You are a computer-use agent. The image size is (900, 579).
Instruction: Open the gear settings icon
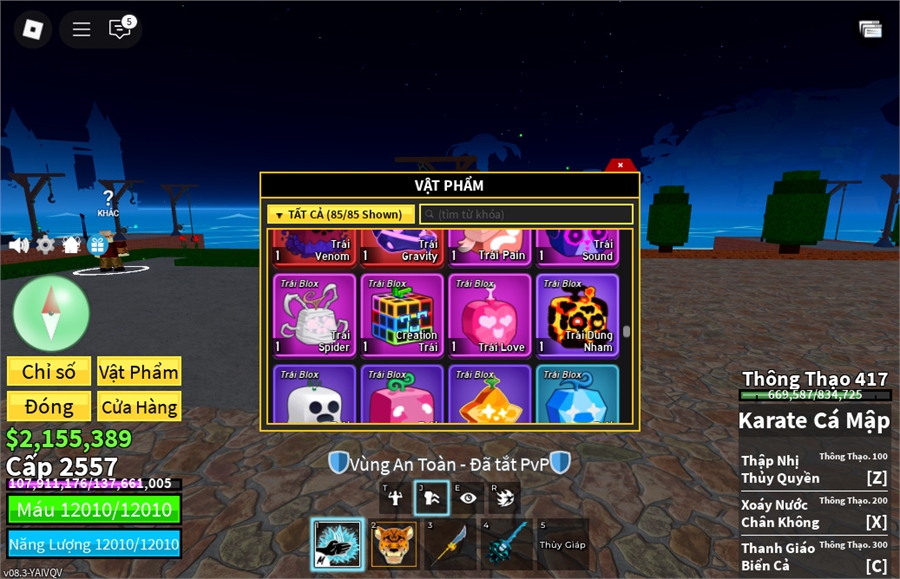[x=45, y=245]
